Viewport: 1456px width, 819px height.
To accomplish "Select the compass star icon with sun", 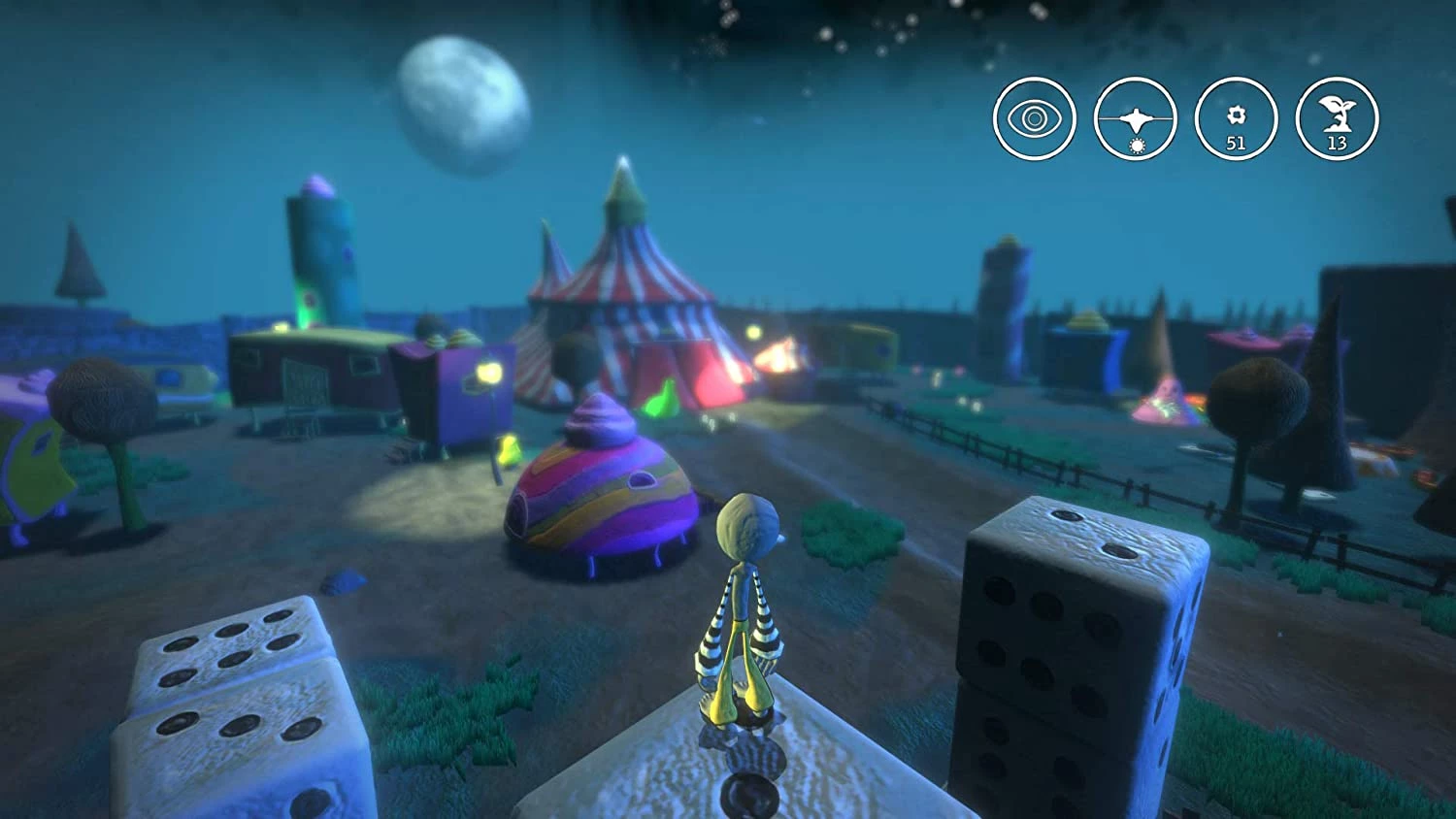I will [1135, 118].
